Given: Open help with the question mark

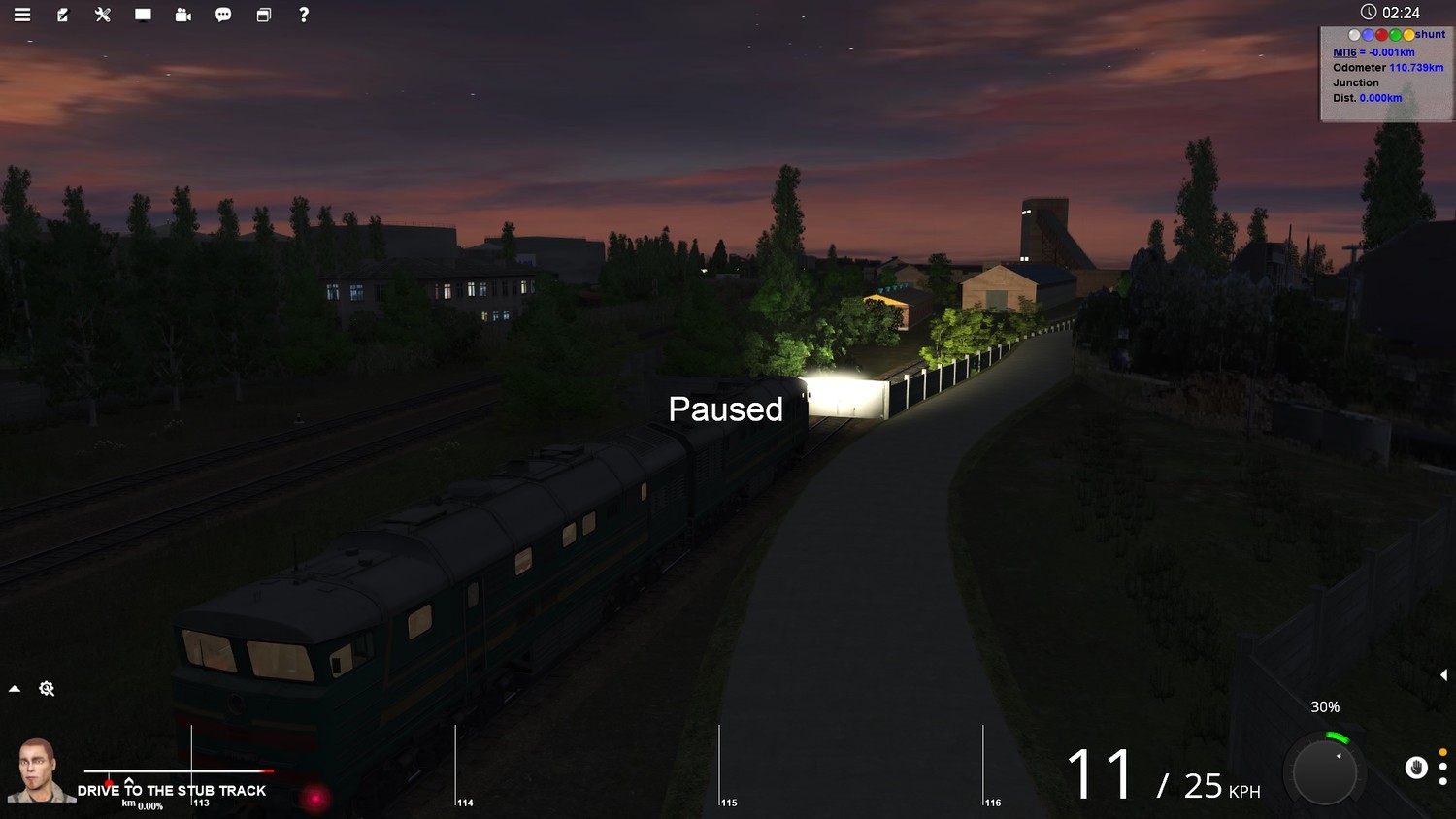Looking at the screenshot, I should pyautogui.click(x=304, y=15).
